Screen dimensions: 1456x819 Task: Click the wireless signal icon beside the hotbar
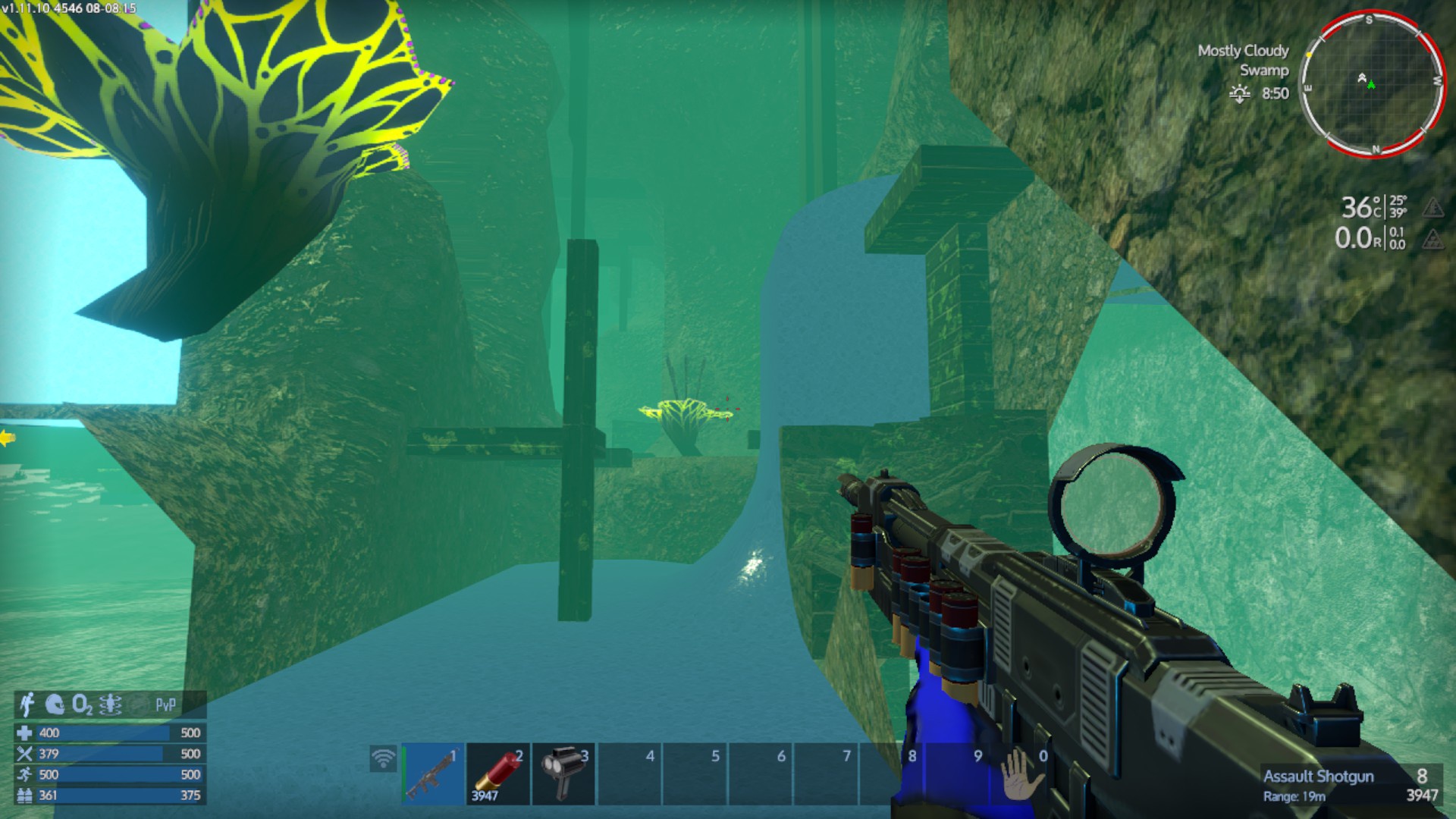[x=384, y=758]
